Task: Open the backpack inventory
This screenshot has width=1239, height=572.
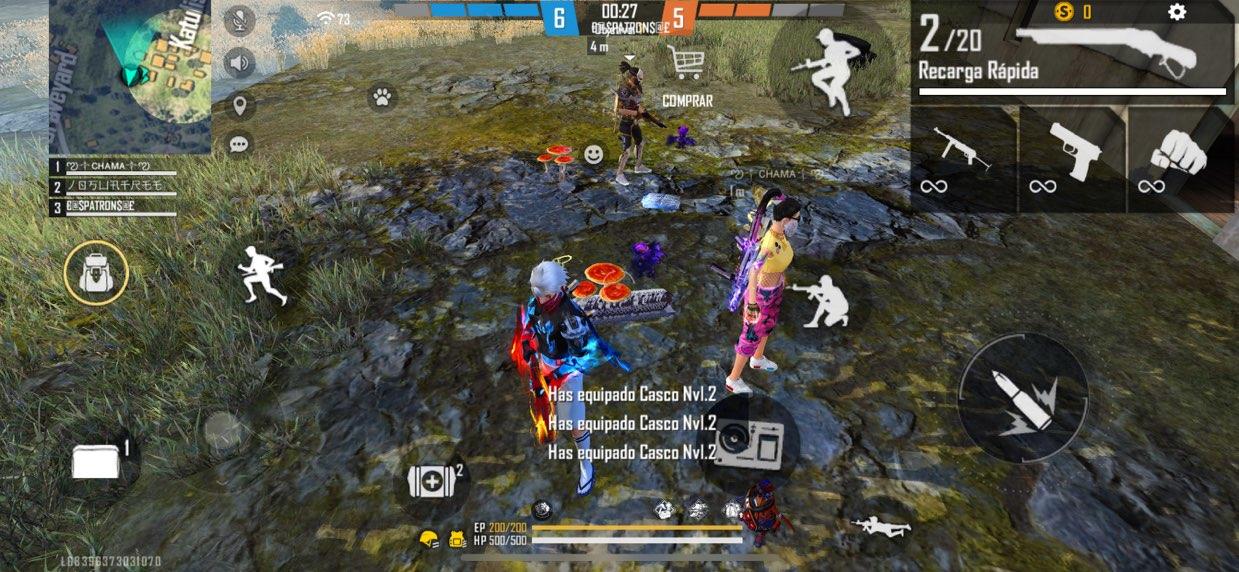Action: pos(96,273)
